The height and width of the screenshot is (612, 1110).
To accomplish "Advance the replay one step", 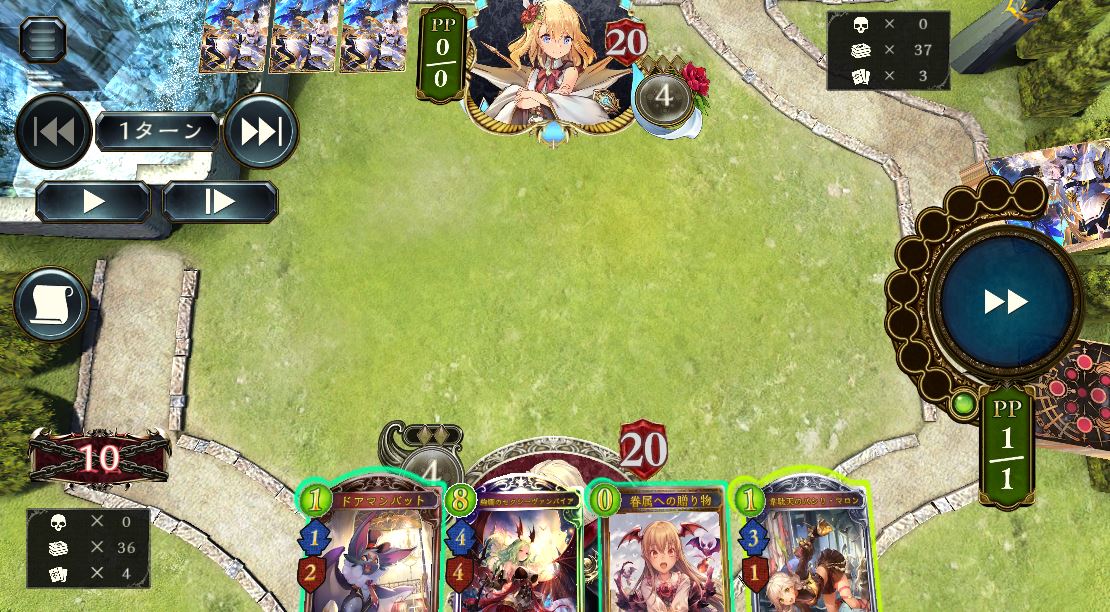I will pyautogui.click(x=220, y=202).
